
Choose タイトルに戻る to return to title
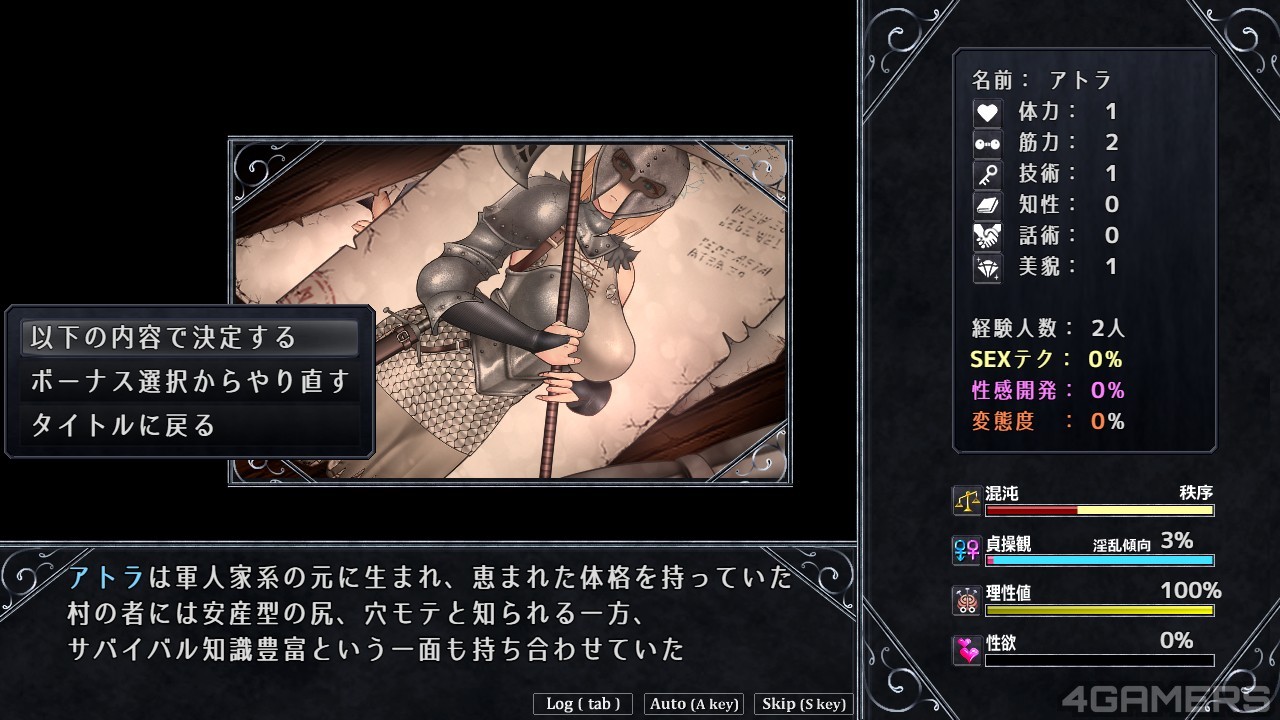189,426
